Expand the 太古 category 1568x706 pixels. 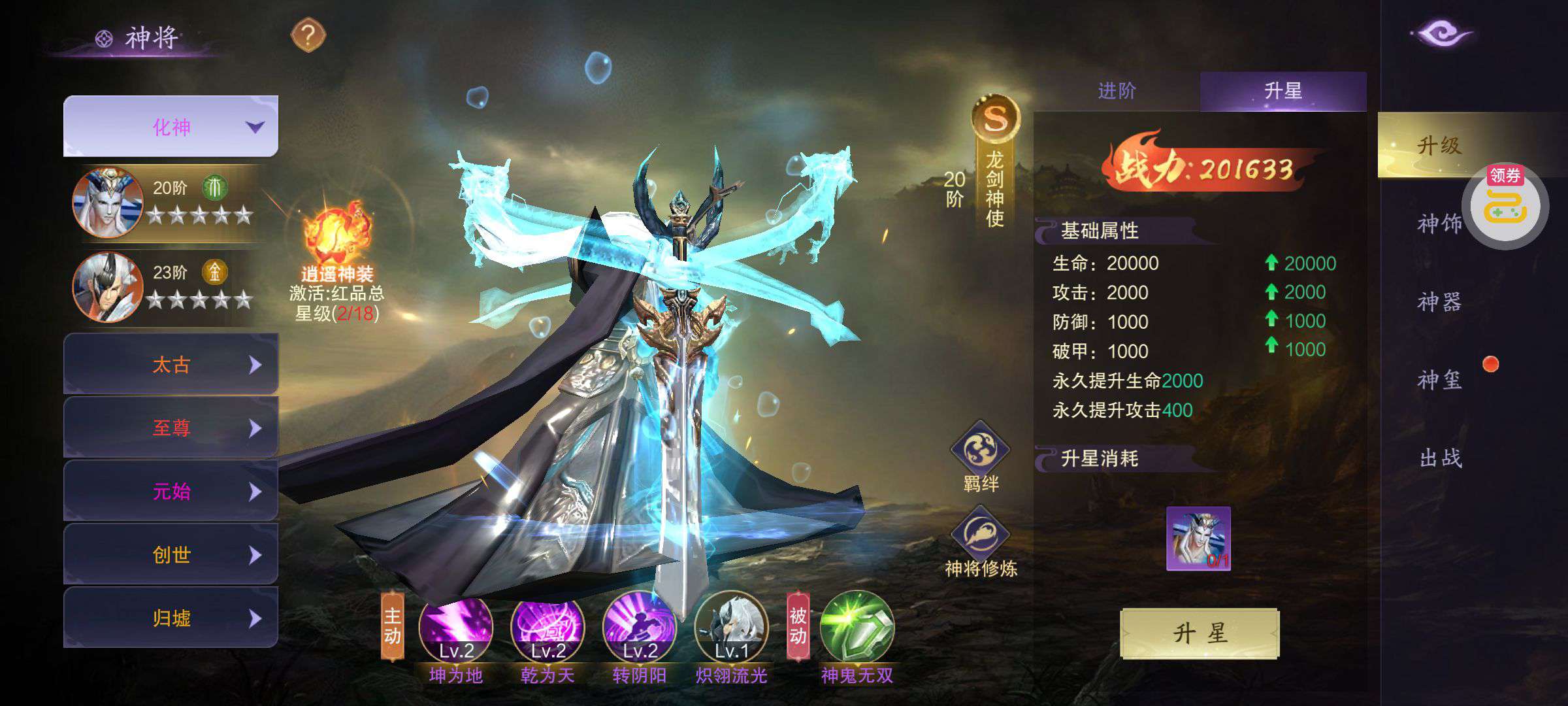click(171, 364)
